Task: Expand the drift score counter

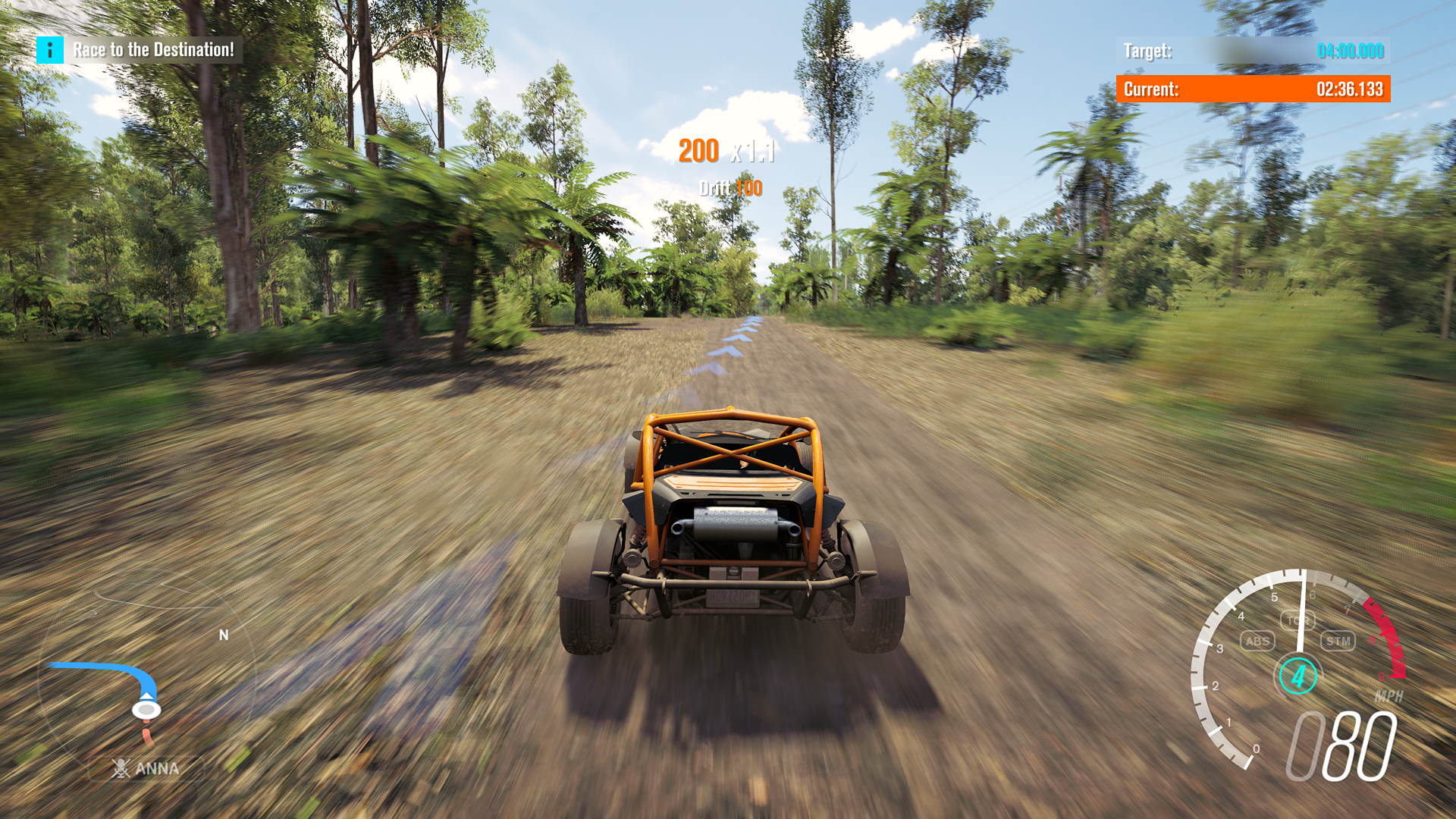Action: point(730,188)
